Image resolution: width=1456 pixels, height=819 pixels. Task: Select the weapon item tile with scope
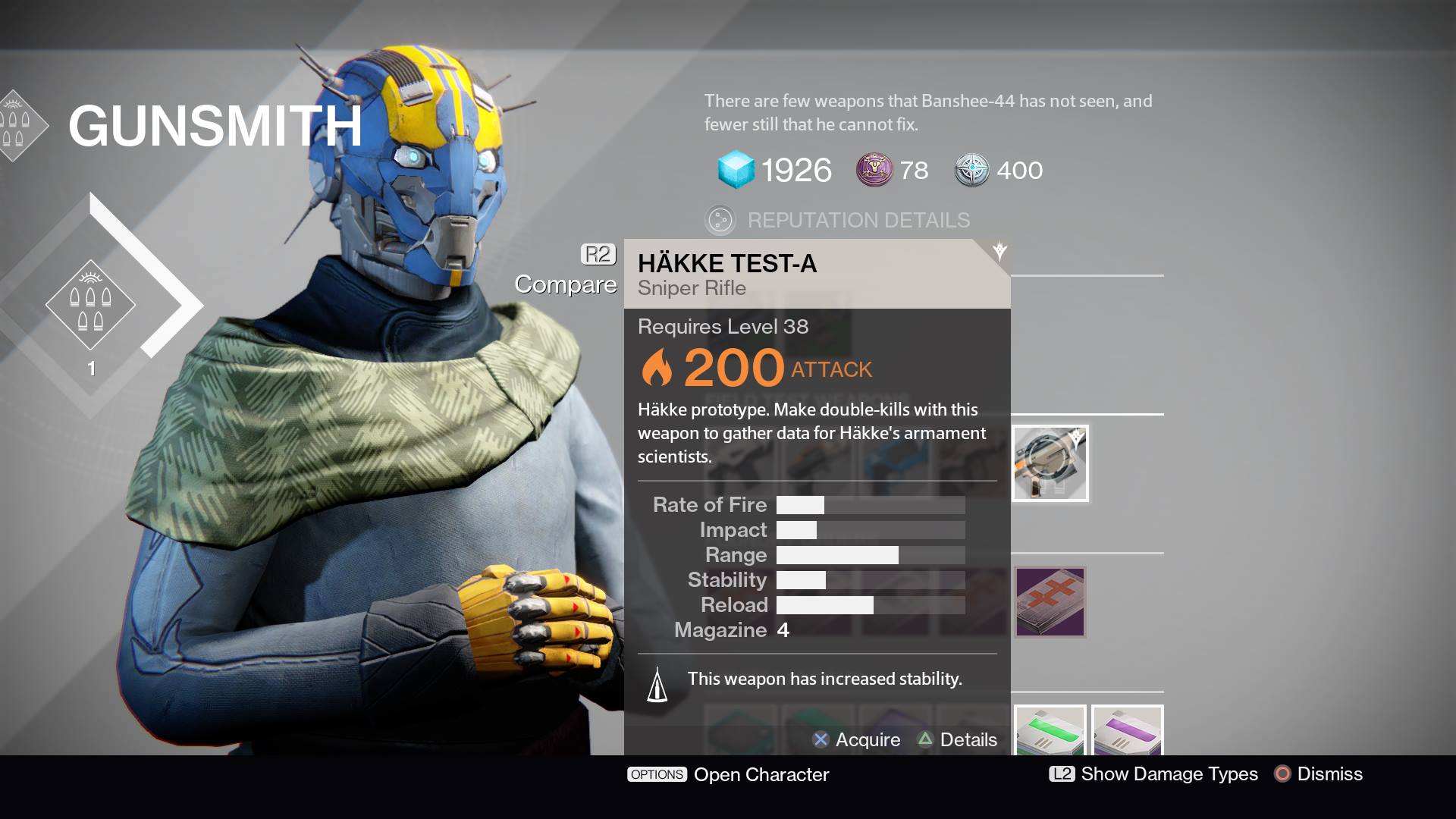1050,463
